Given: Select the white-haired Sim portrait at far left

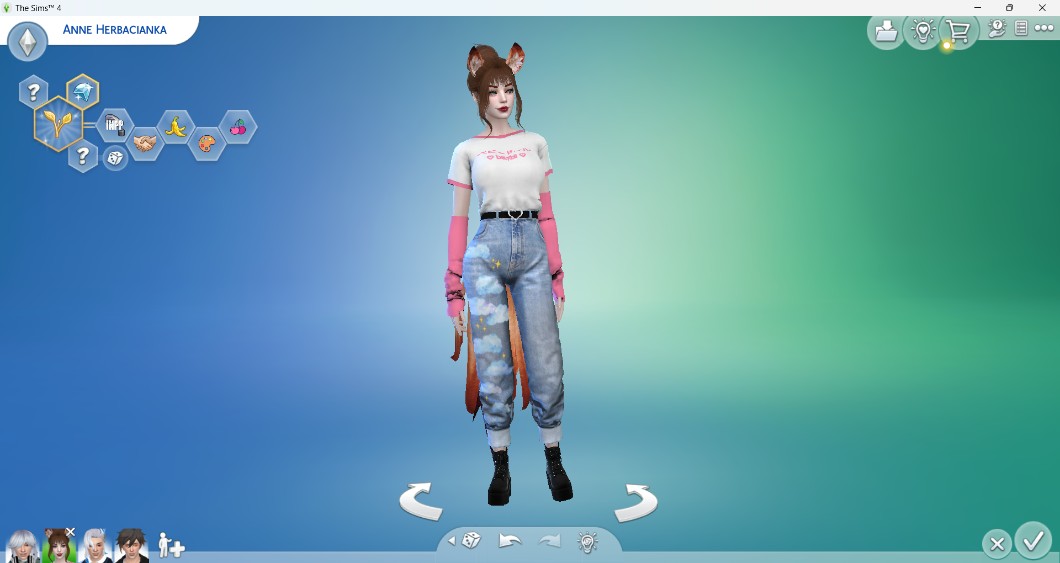Looking at the screenshot, I should click(x=22, y=546).
